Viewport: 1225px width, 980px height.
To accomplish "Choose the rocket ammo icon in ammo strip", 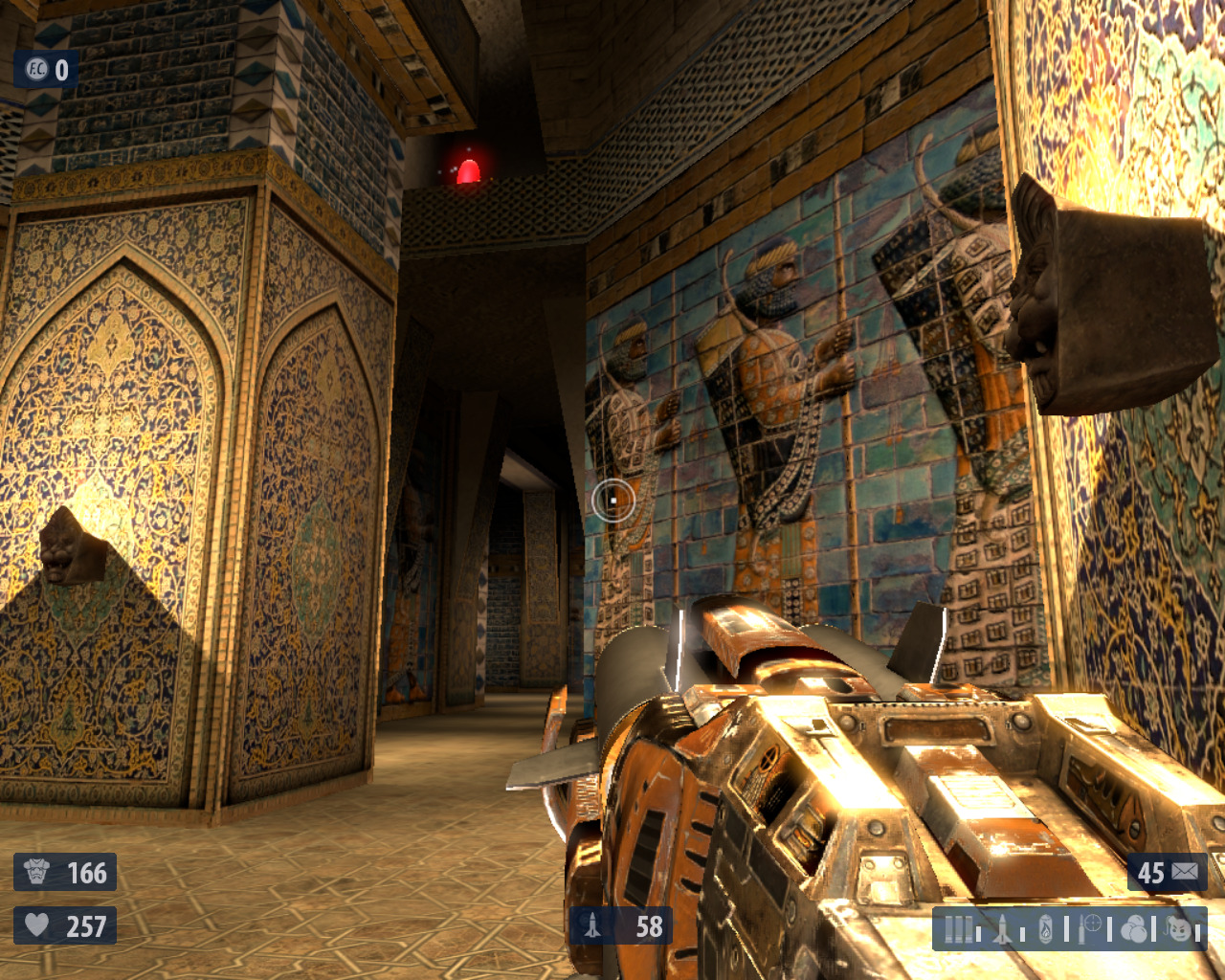I will click(1002, 929).
